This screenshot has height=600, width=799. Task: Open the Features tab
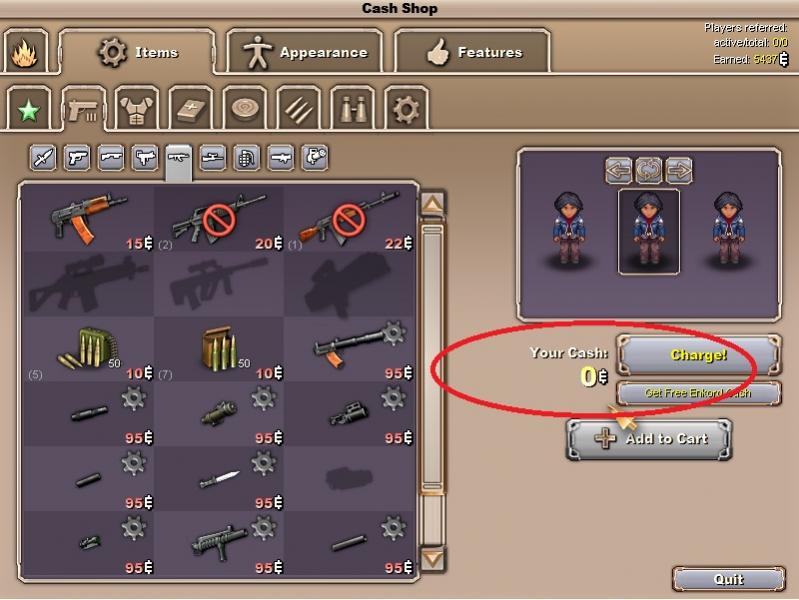472,53
